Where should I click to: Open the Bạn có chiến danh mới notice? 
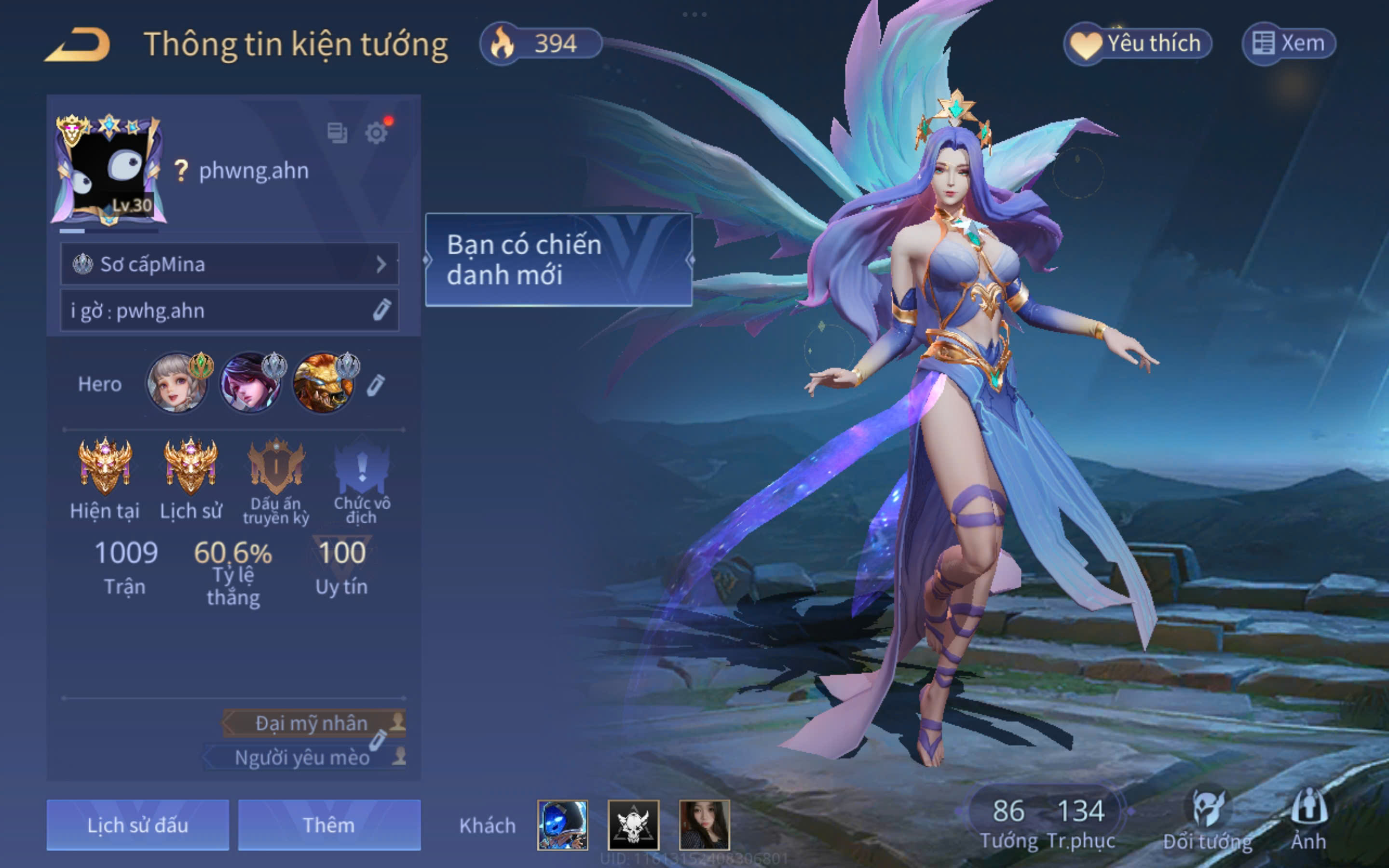coord(558,259)
